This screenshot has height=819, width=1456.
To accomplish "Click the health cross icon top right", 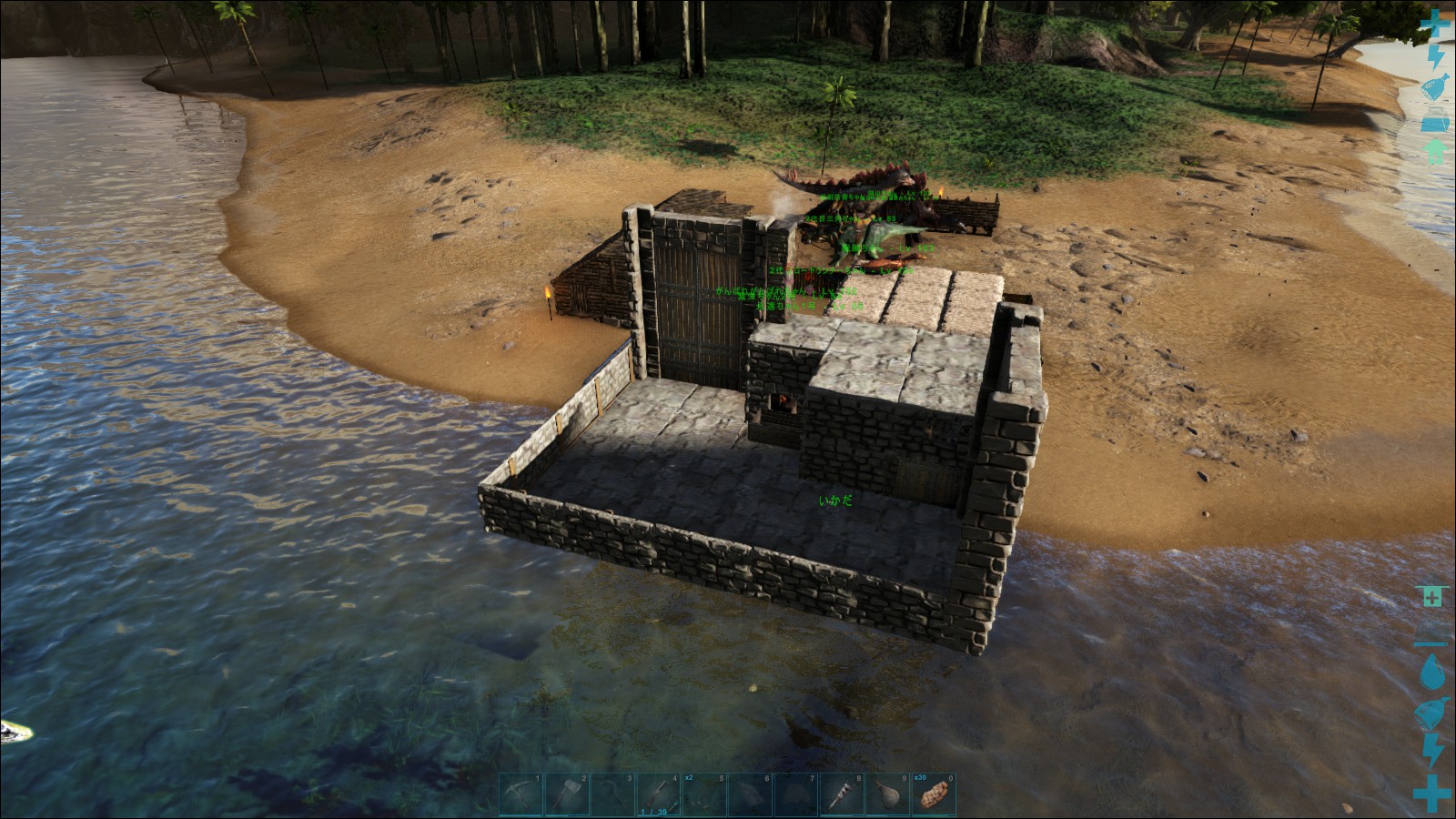I will pyautogui.click(x=1435, y=23).
